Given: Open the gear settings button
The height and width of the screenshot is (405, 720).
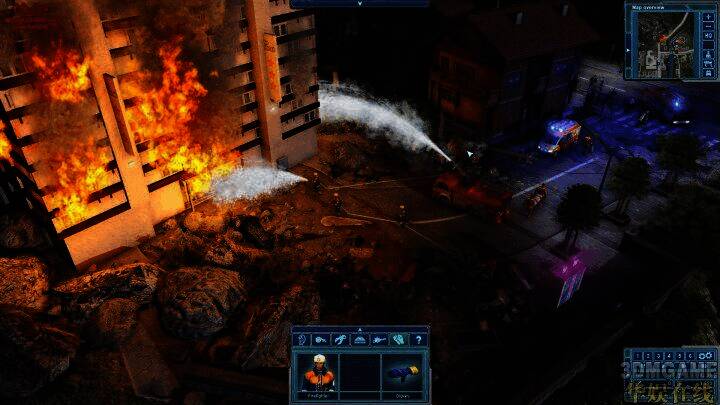Looking at the screenshot, I should click(x=706, y=355).
